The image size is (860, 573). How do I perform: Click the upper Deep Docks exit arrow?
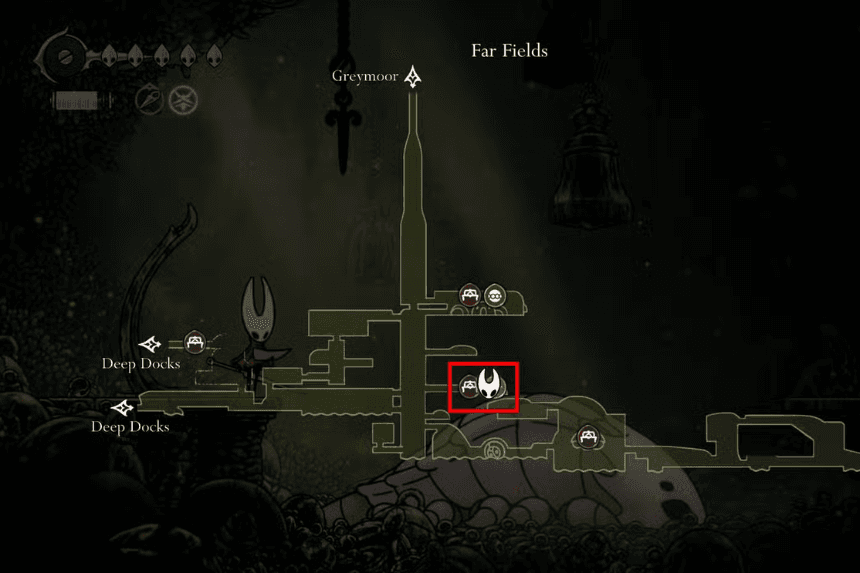(150, 344)
